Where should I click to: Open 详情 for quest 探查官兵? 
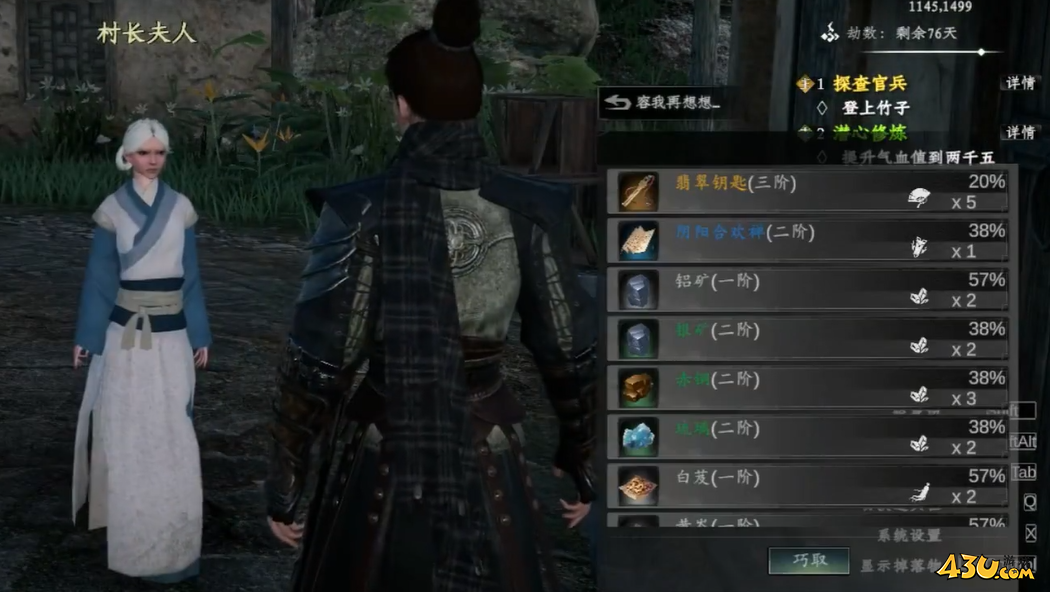click(x=1019, y=83)
